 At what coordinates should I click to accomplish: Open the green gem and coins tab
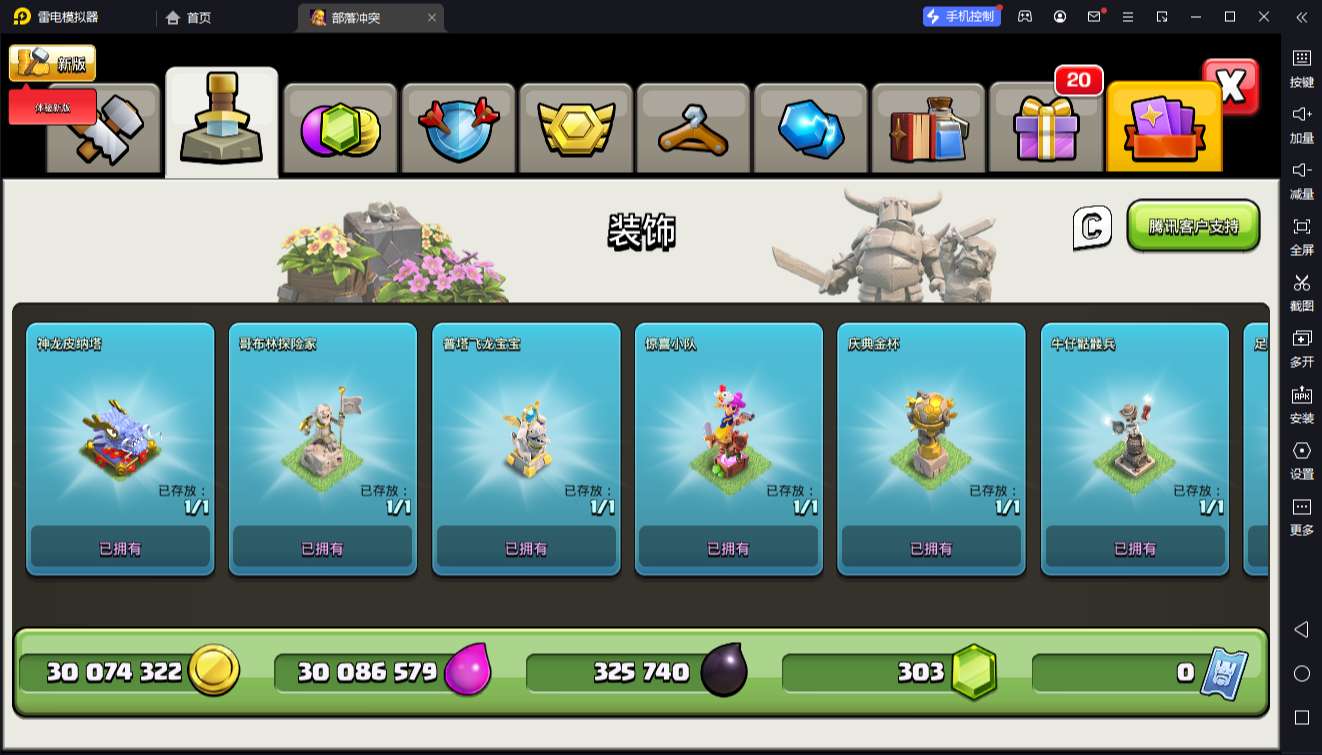[x=340, y=130]
